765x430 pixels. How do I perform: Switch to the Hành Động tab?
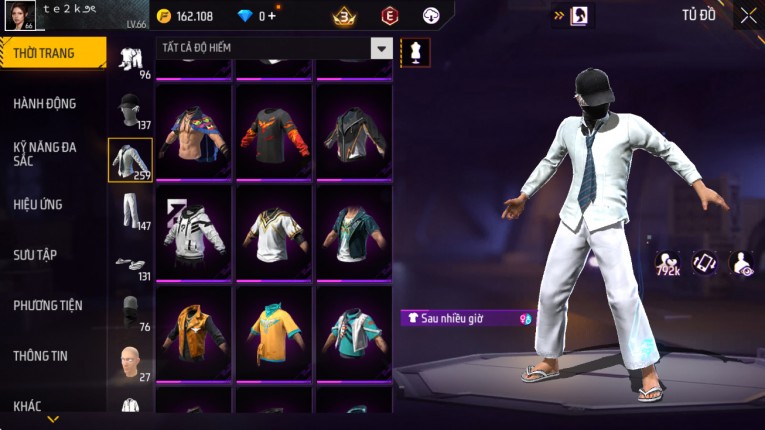pyautogui.click(x=45, y=103)
